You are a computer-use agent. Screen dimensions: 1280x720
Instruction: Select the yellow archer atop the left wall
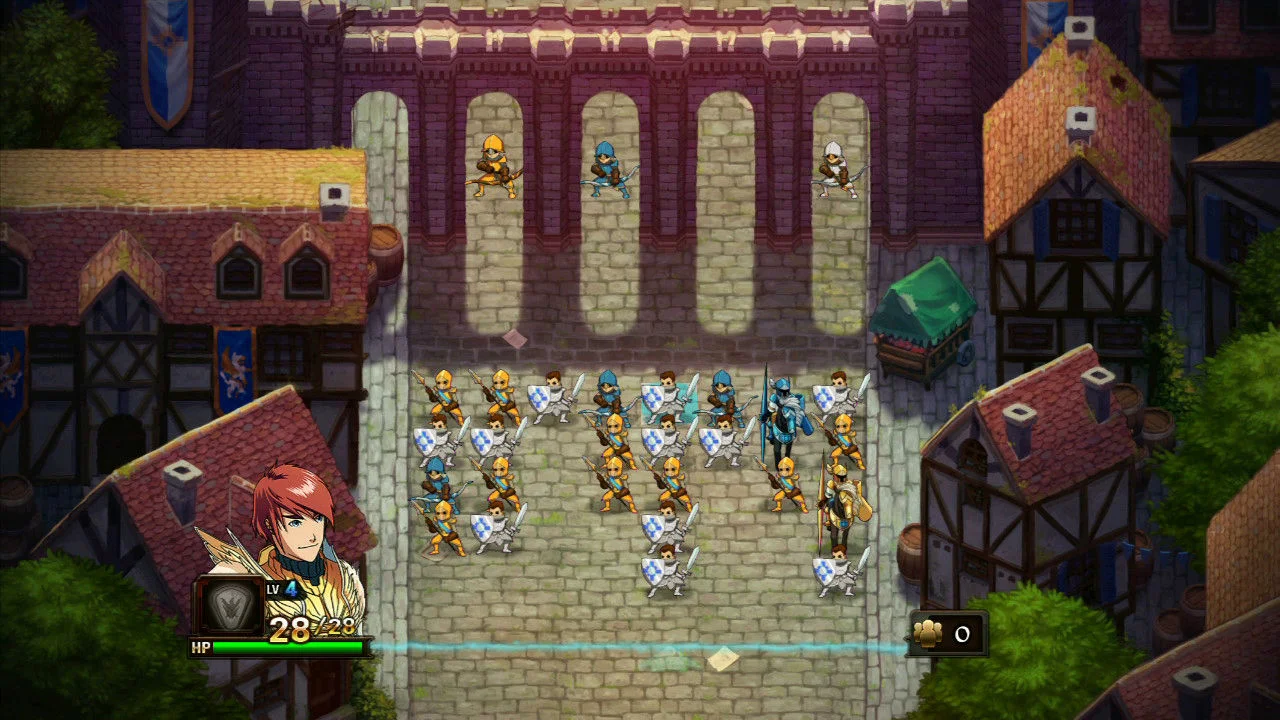[495, 165]
